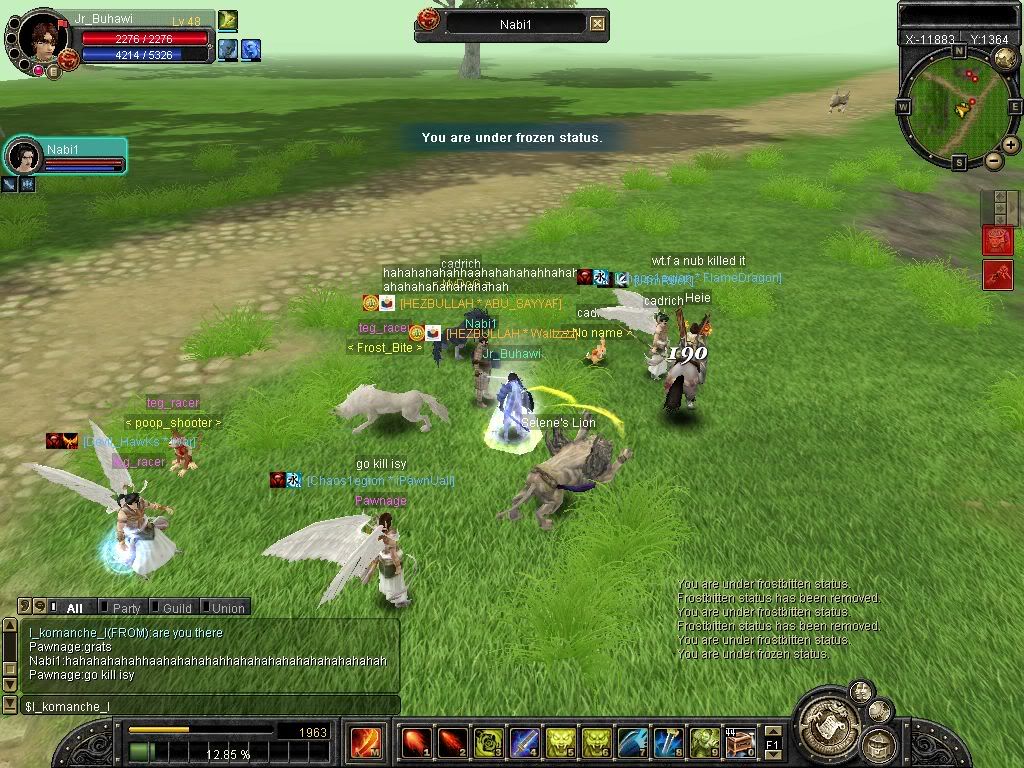Use the treasure chest item in slot 0
The width and height of the screenshot is (1024, 768).
740,743
